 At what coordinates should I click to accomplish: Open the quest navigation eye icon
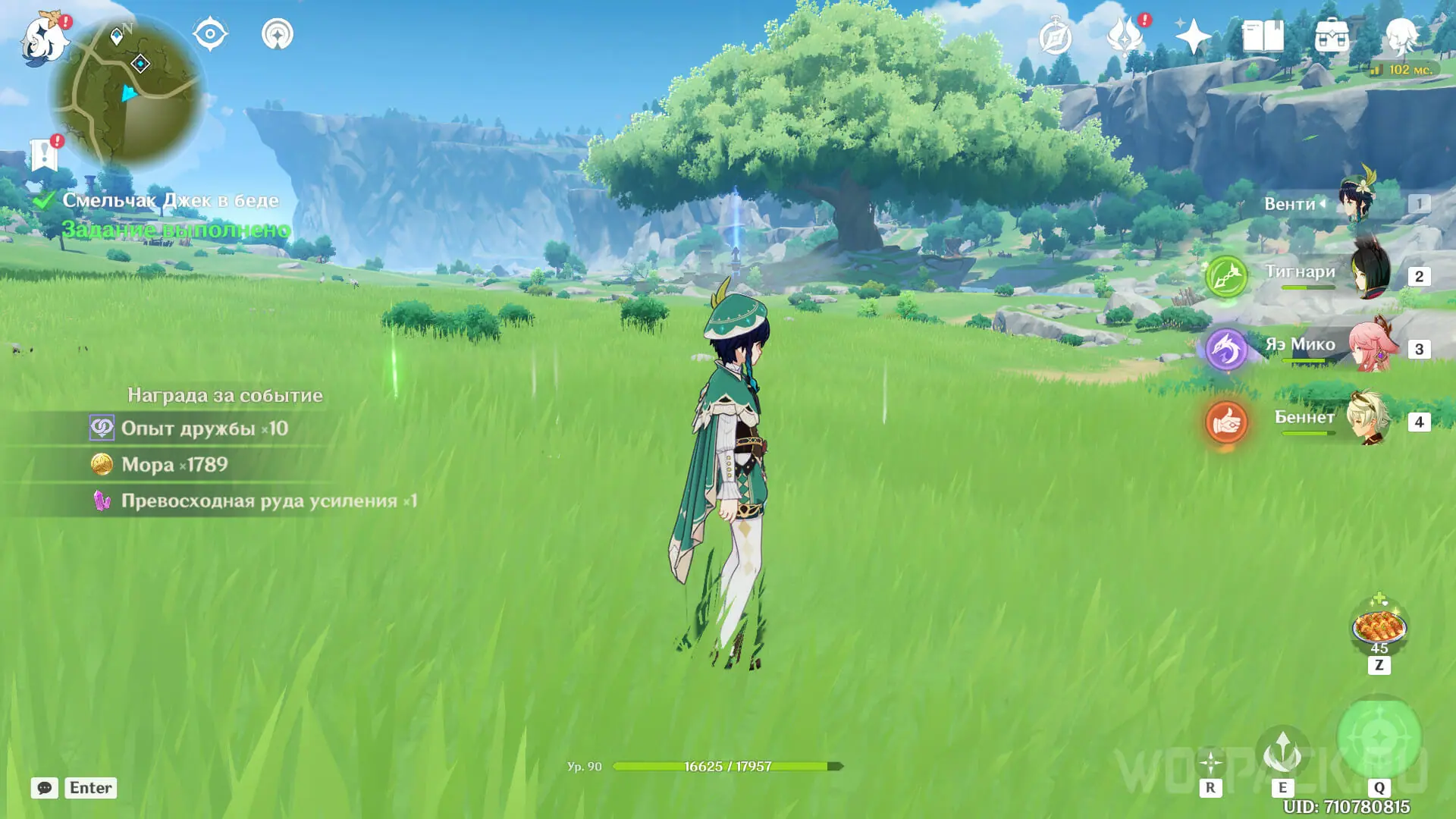(x=210, y=35)
